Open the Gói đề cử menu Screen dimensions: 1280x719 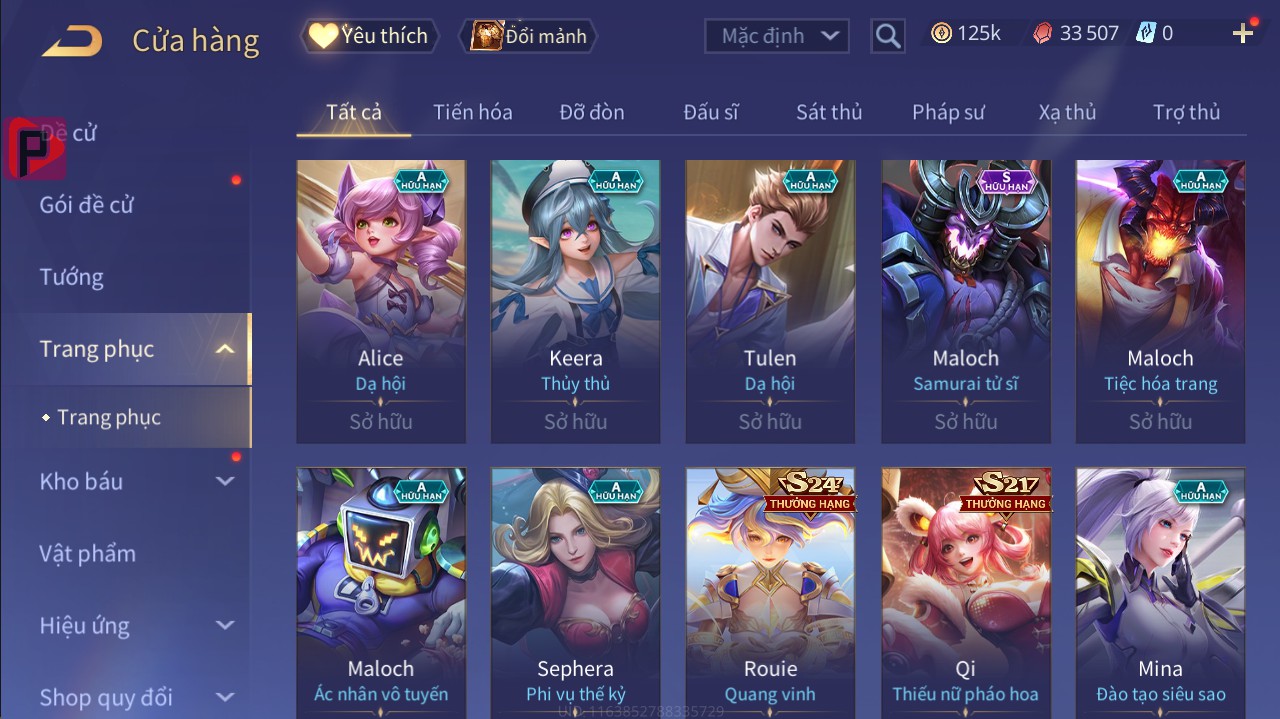[x=86, y=205]
